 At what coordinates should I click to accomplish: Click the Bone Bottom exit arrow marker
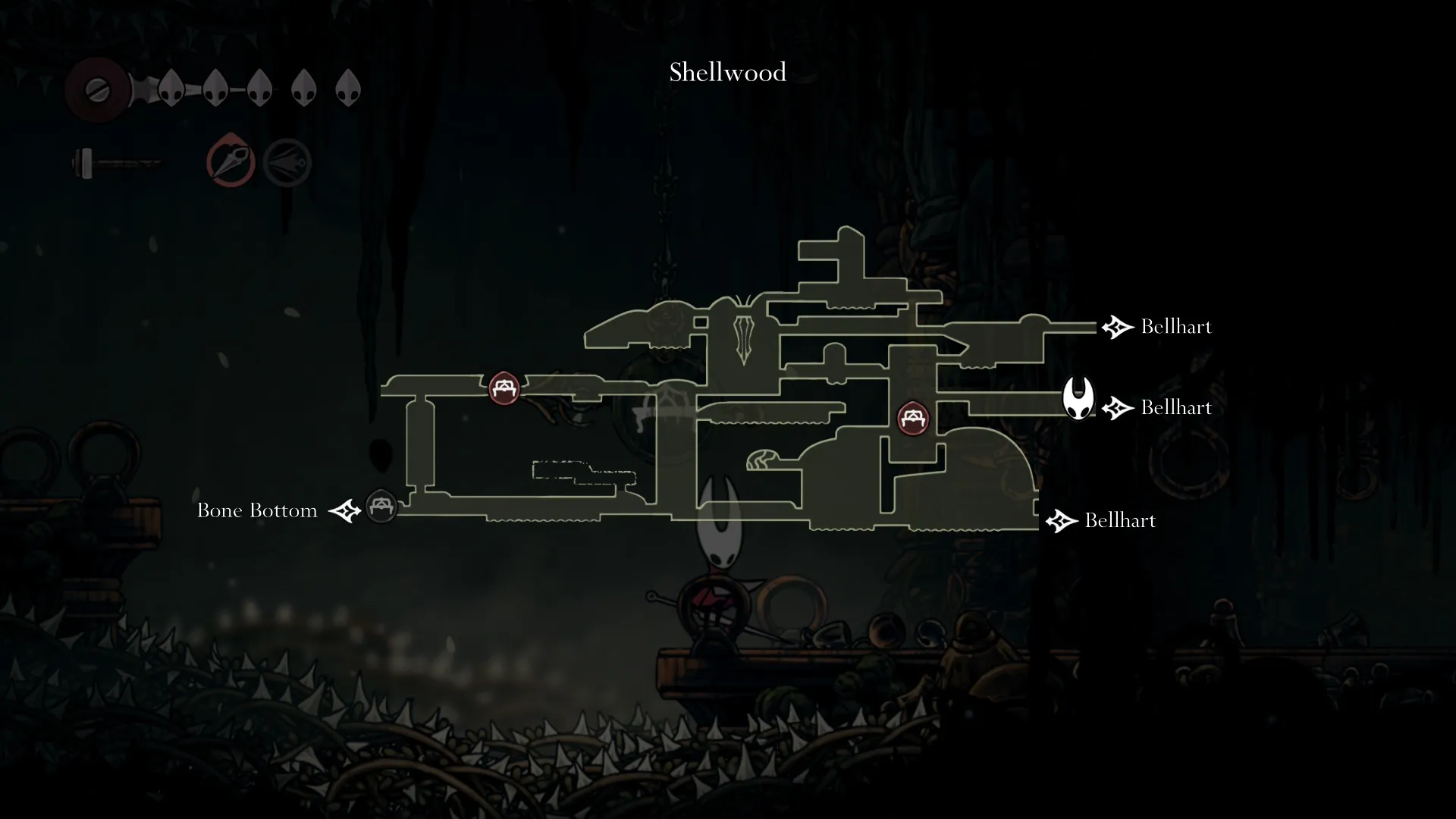point(346,510)
